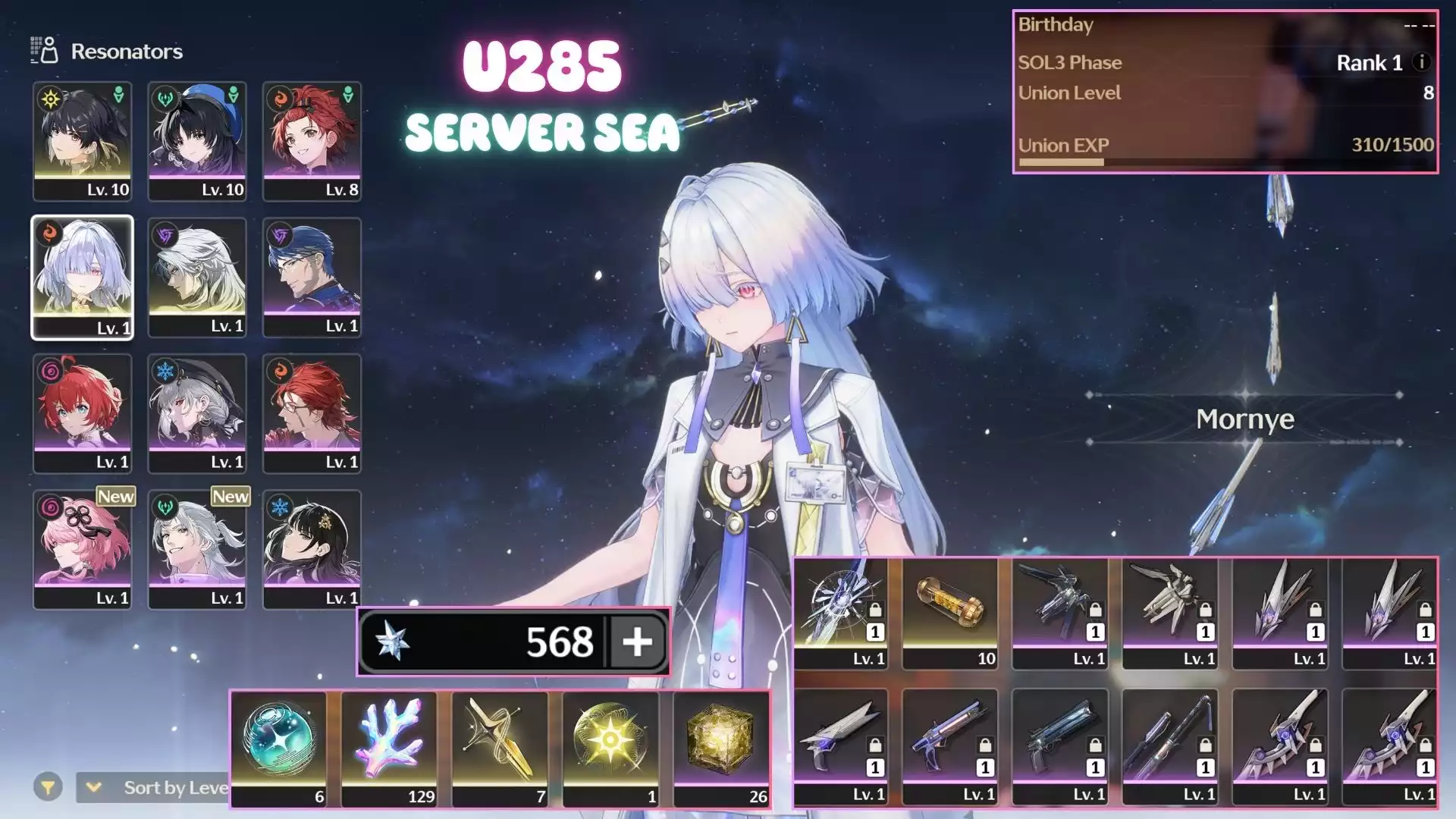Show SOL3 Phase rank info
Image resolution: width=1456 pixels, height=819 pixels.
(1422, 63)
